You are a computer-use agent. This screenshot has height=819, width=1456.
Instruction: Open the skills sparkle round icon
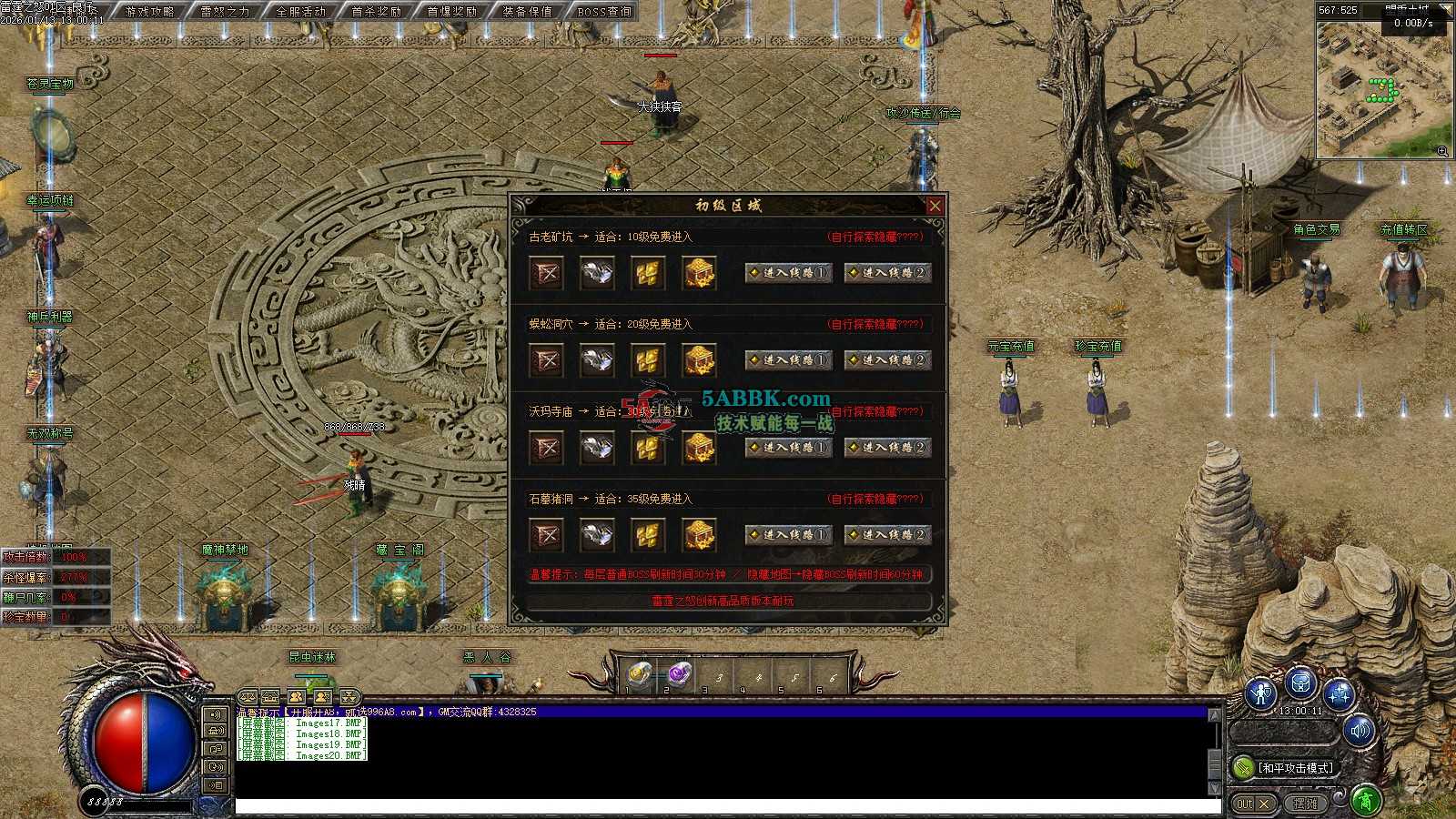coord(1340,694)
